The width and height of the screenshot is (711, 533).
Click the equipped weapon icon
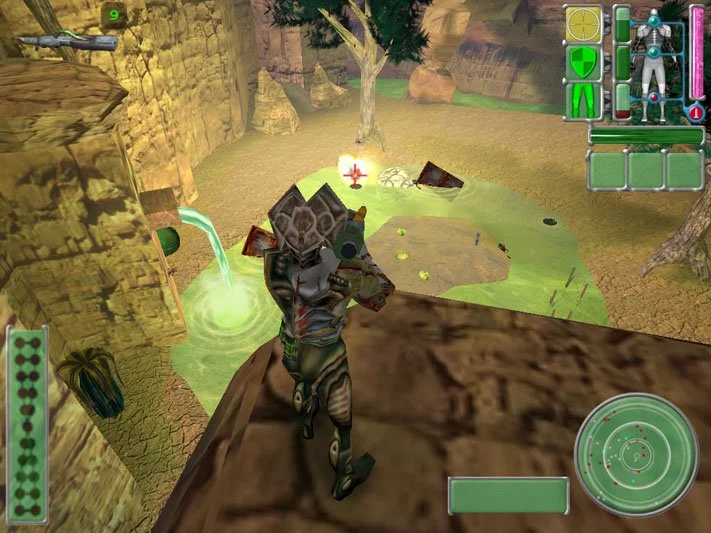(x=66, y=41)
